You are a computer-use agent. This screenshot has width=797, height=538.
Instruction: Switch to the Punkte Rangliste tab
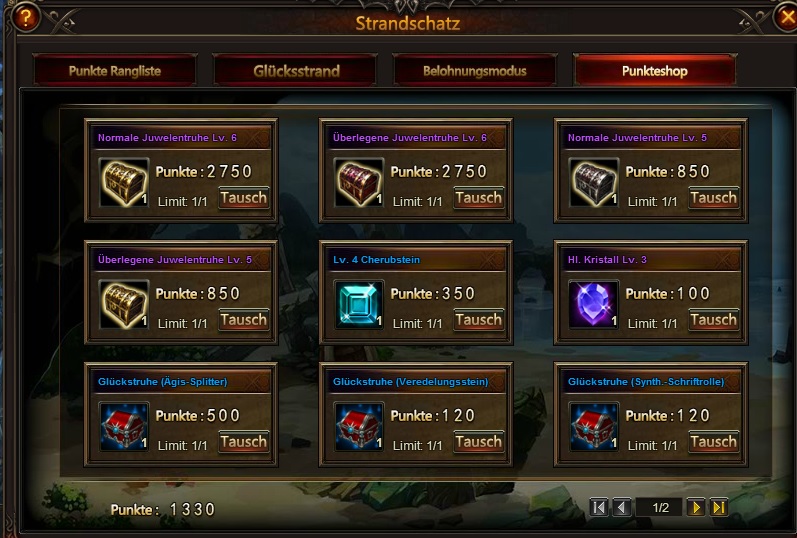114,71
